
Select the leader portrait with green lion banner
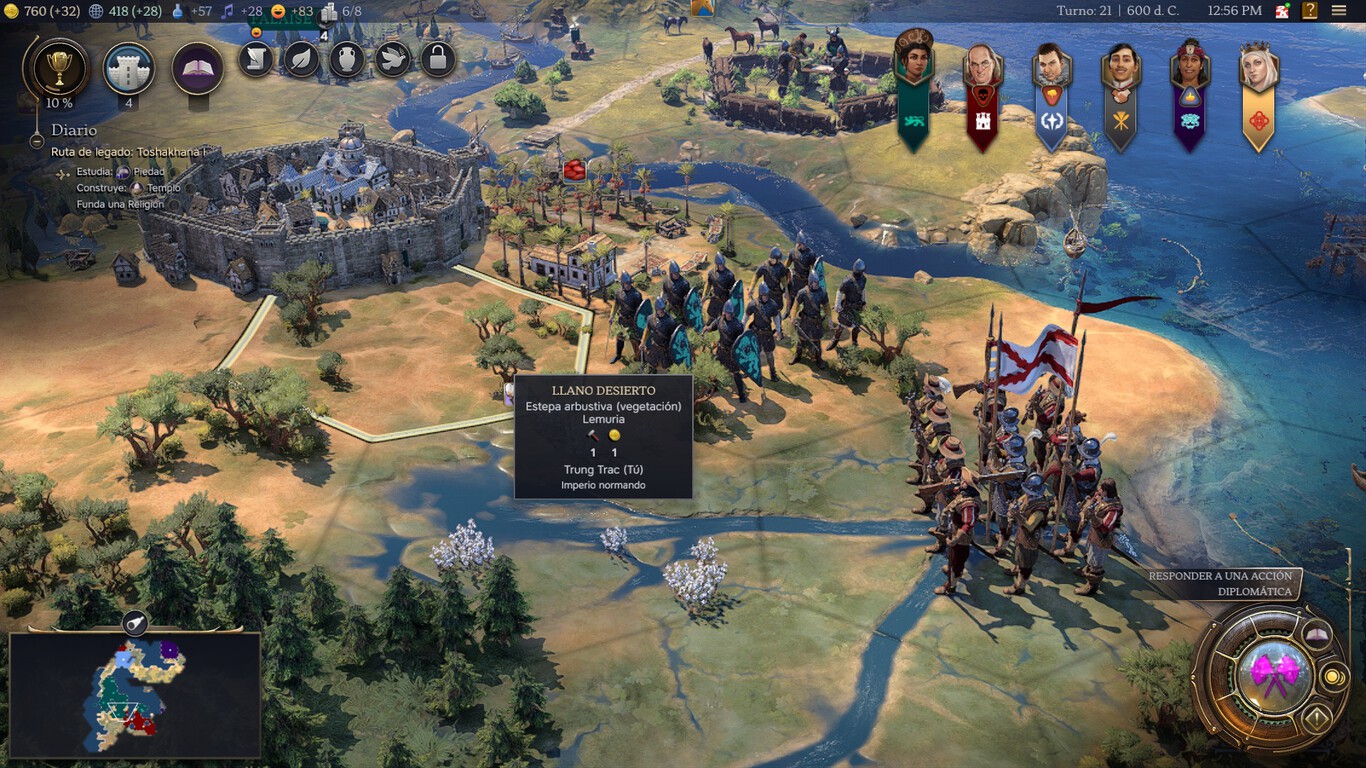pos(913,62)
